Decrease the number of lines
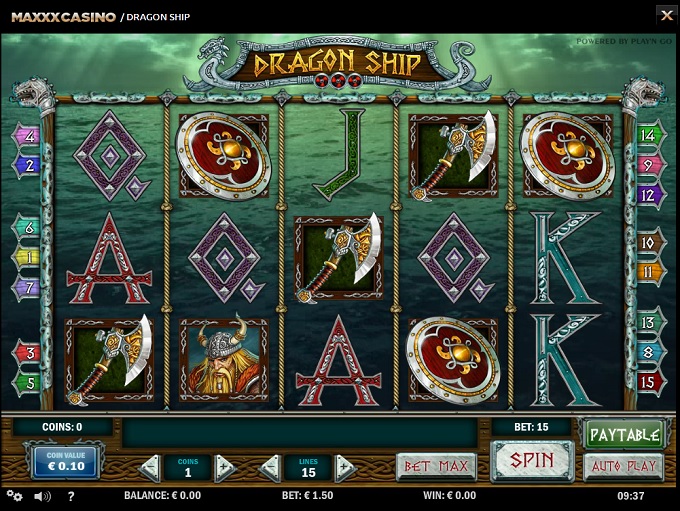 click(x=270, y=467)
